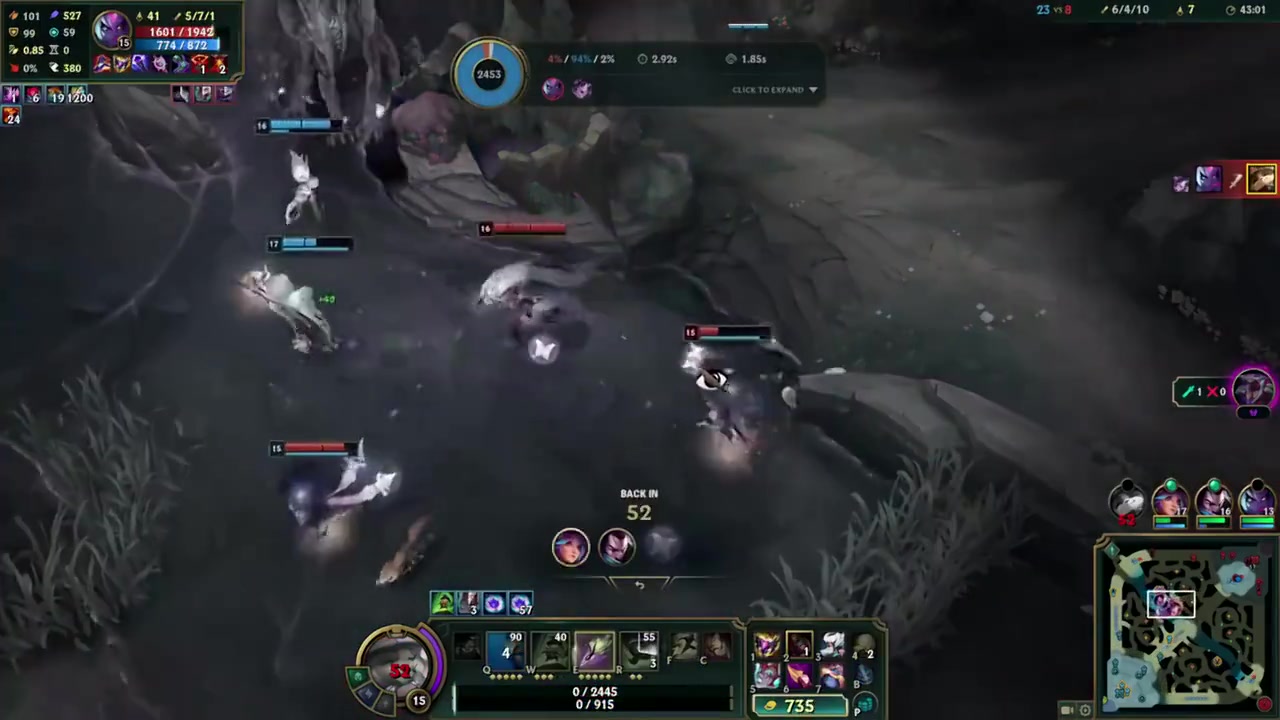
Task: Use the F summoner spell
Action: pos(684,648)
